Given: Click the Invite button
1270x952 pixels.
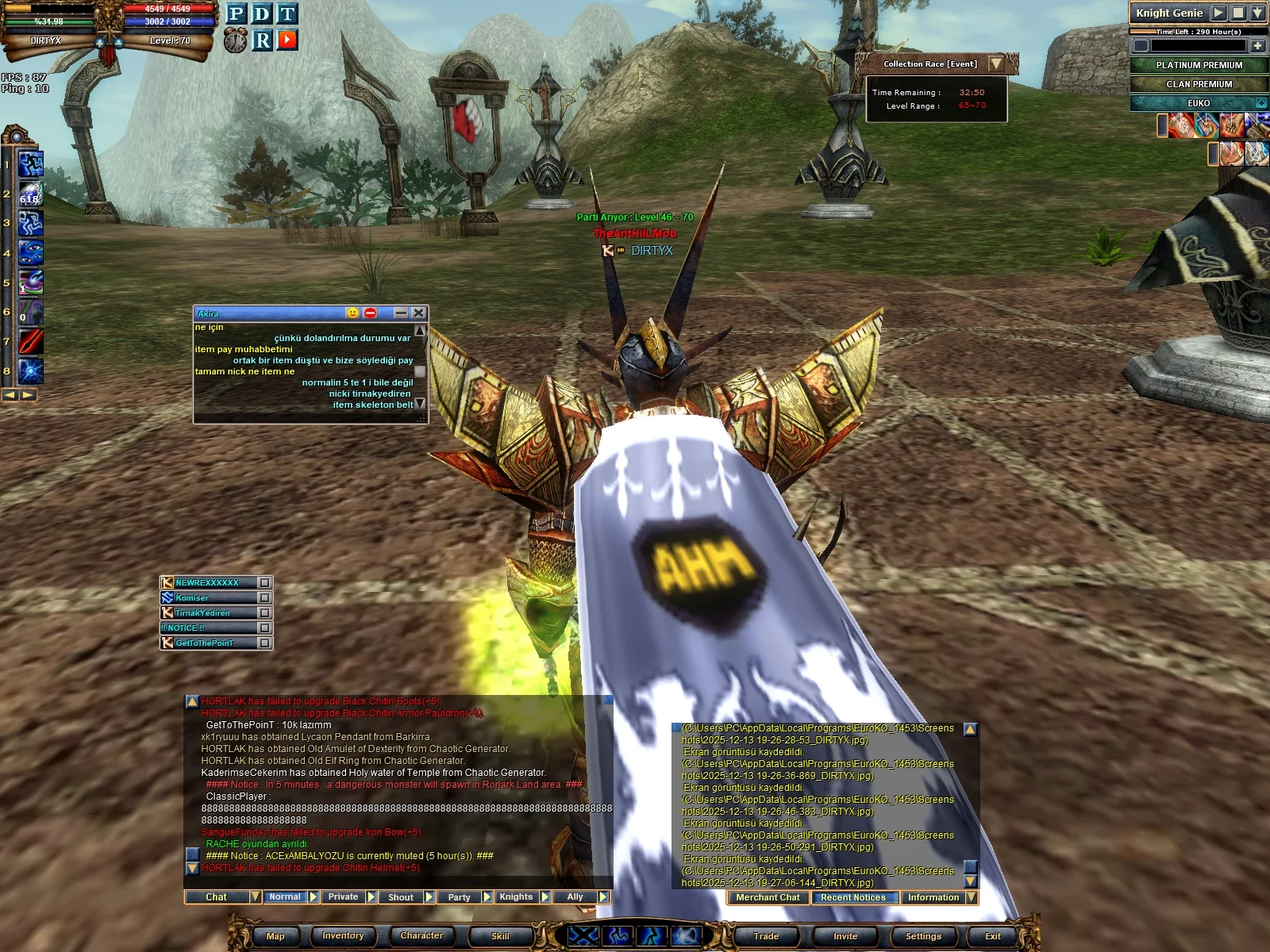Looking at the screenshot, I should [x=845, y=936].
